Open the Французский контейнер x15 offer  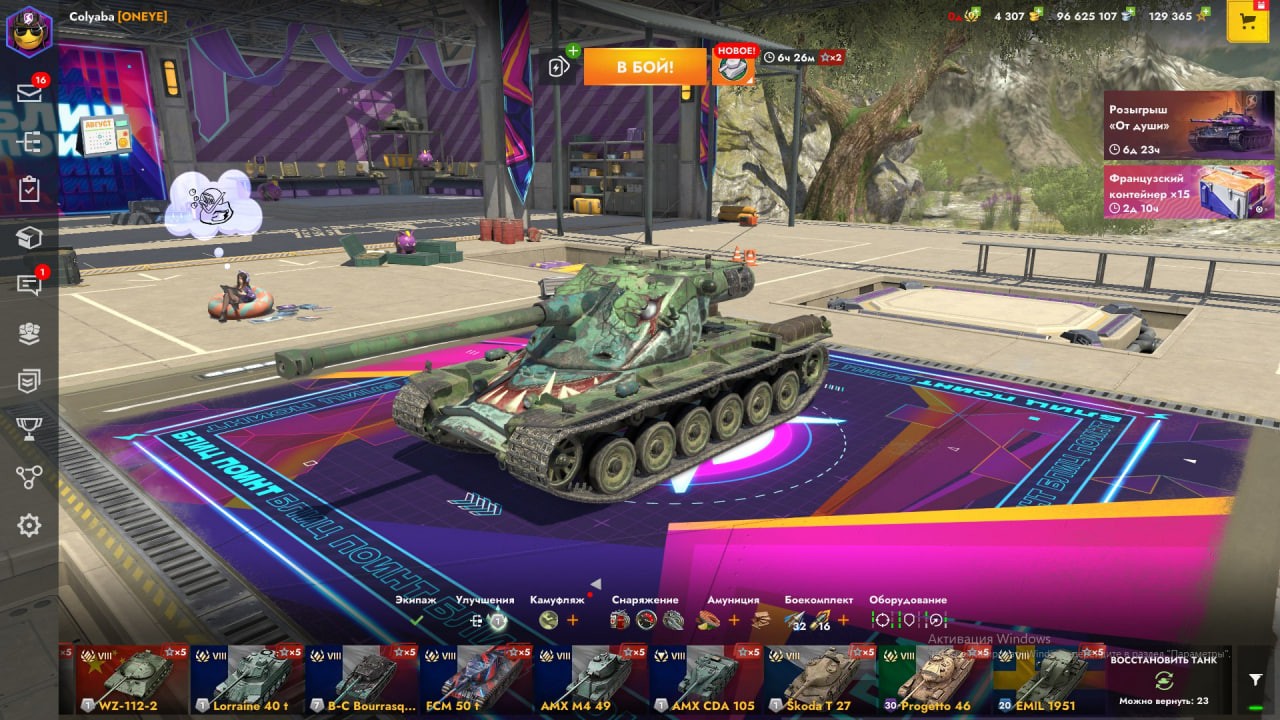[1189, 191]
